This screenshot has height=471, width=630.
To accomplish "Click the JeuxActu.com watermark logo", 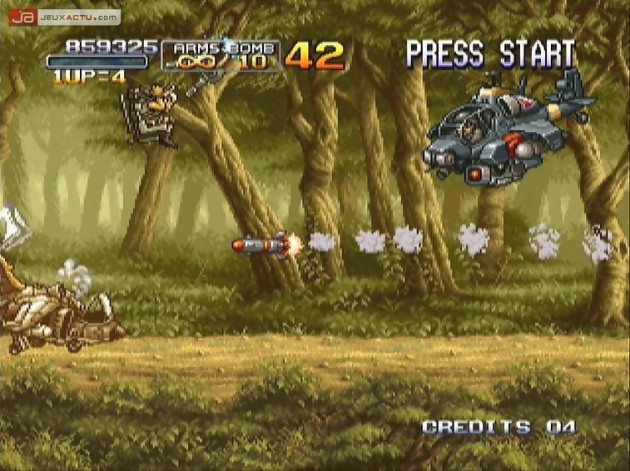I will pos(64,17).
